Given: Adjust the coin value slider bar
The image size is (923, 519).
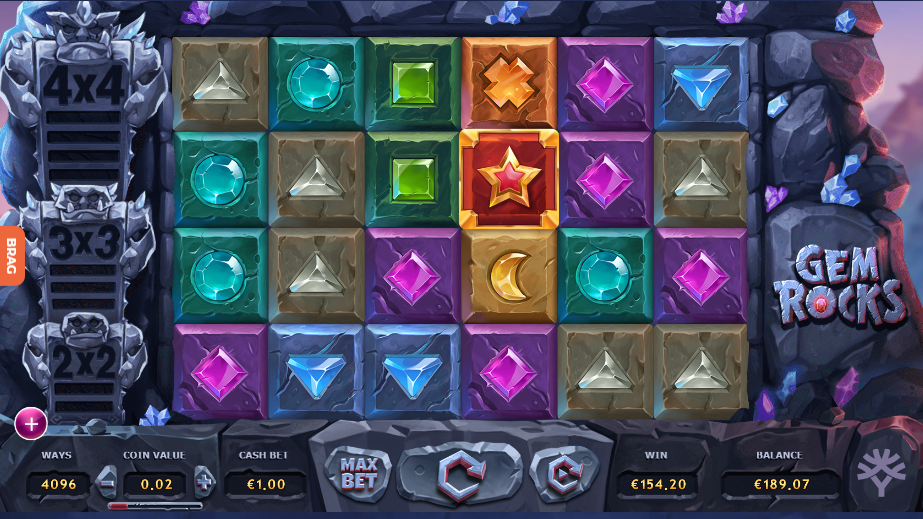Looking at the screenshot, I should [x=155, y=506].
